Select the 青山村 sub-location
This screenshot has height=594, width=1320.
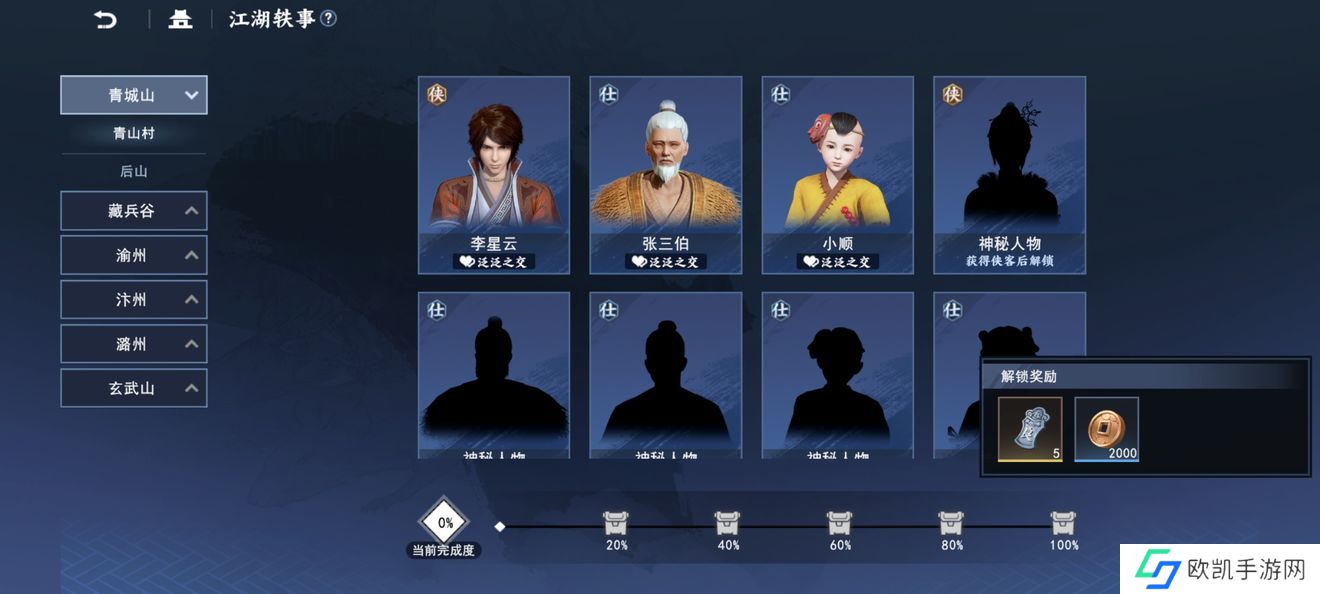[x=134, y=133]
